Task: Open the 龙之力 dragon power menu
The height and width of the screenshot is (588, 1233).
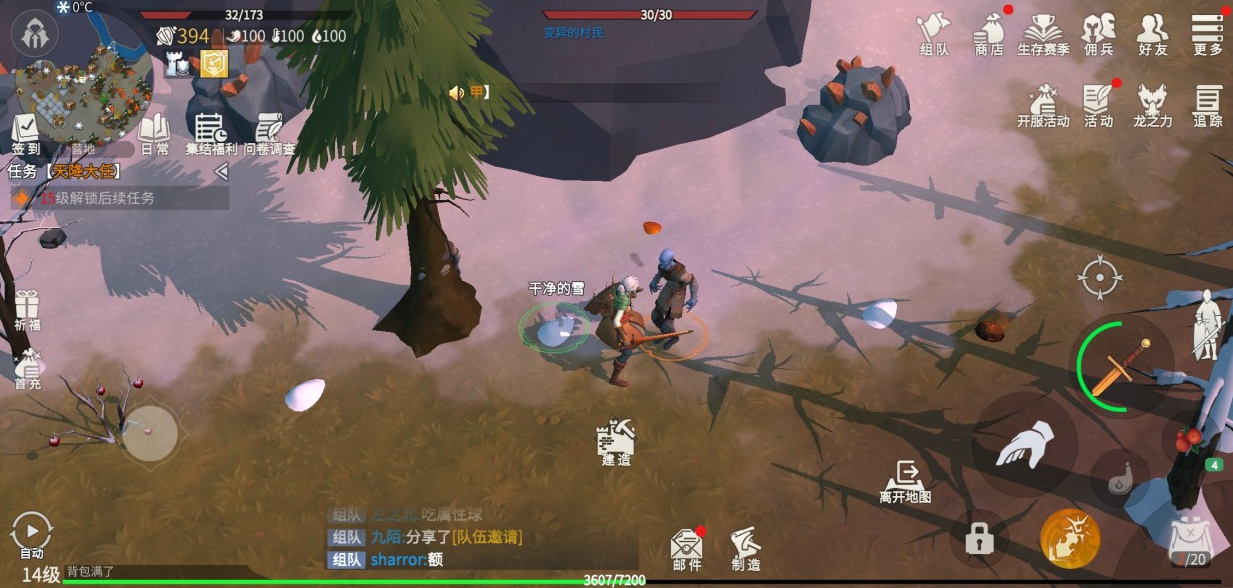Action: coord(1153,105)
